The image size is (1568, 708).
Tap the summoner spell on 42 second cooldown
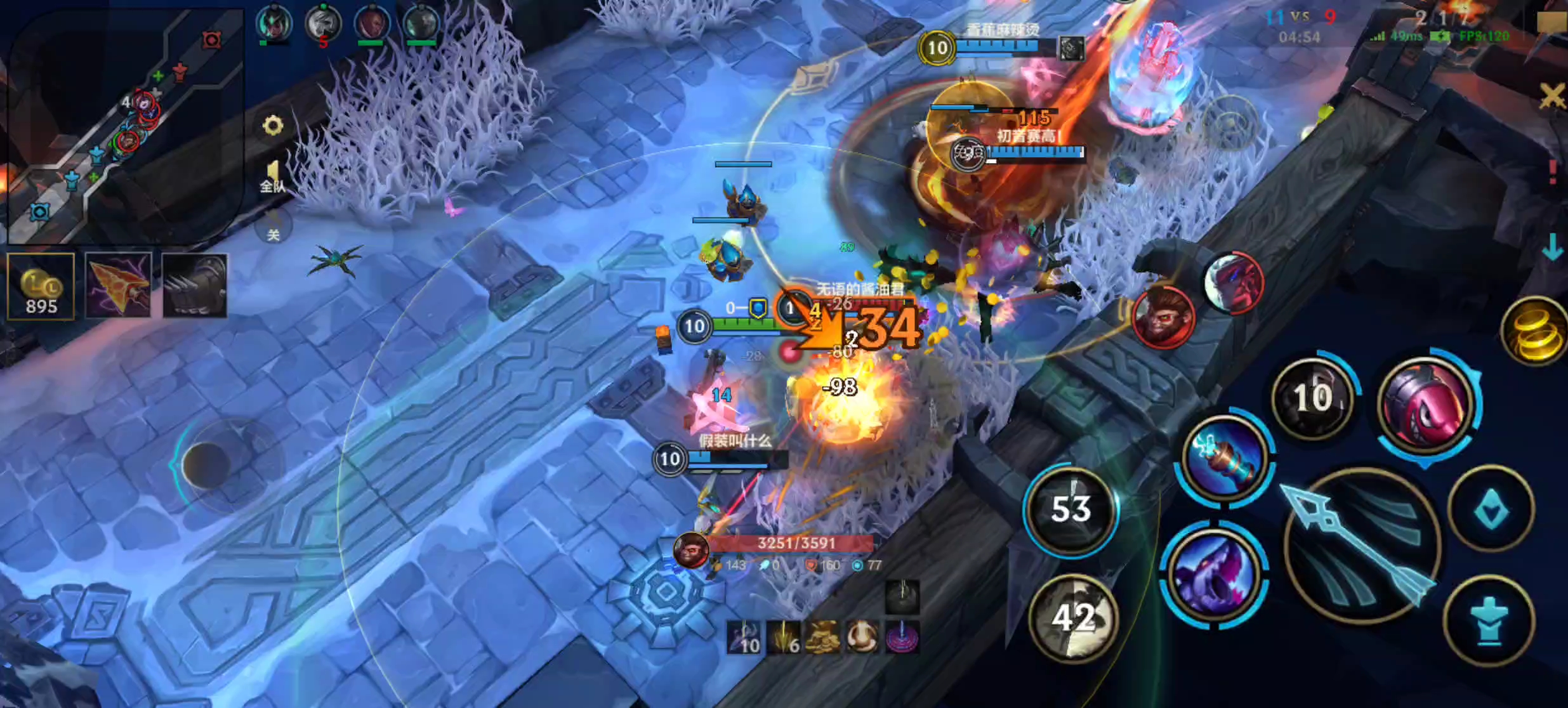[x=1072, y=612]
